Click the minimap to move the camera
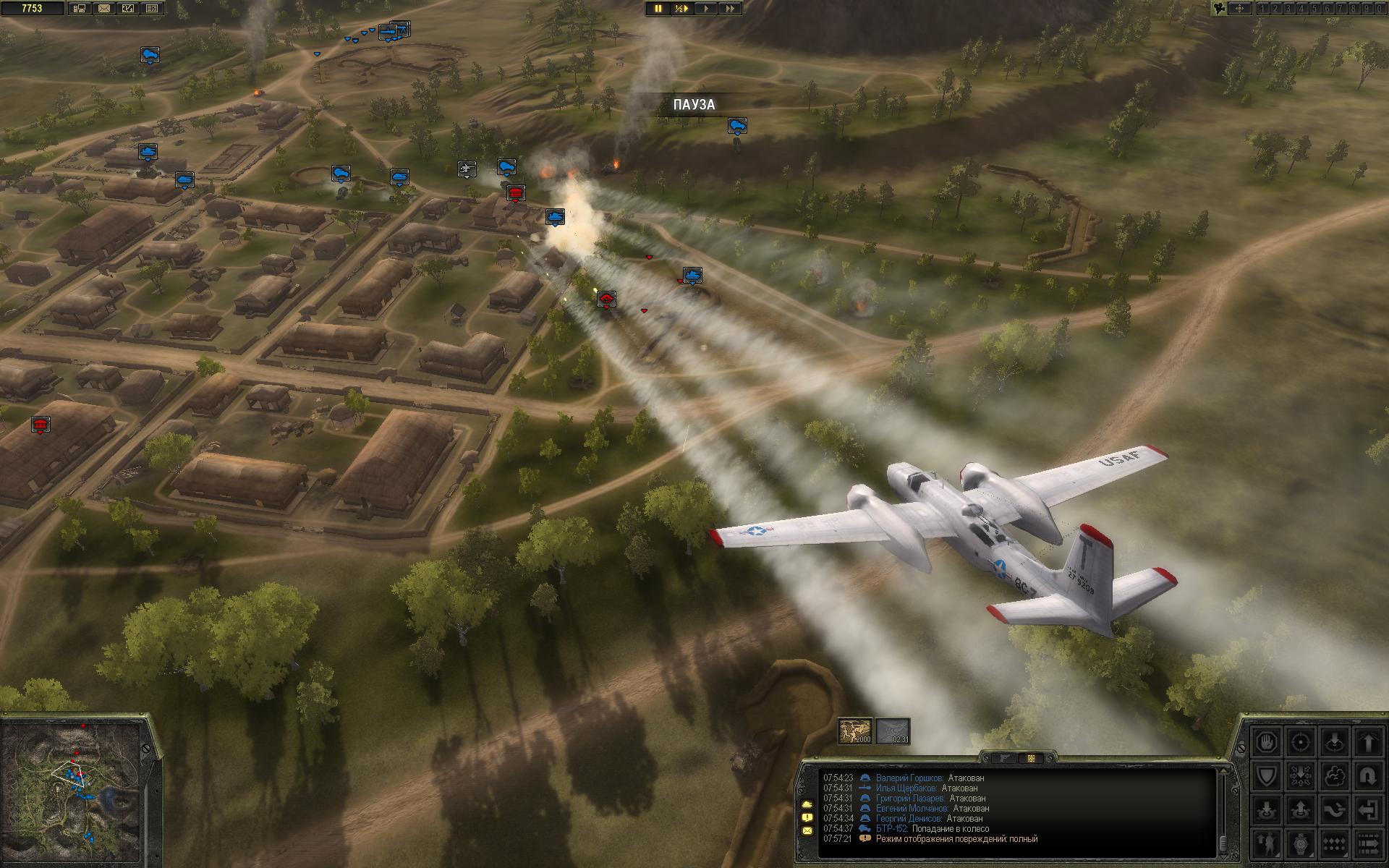The image size is (1389, 868). 72,788
